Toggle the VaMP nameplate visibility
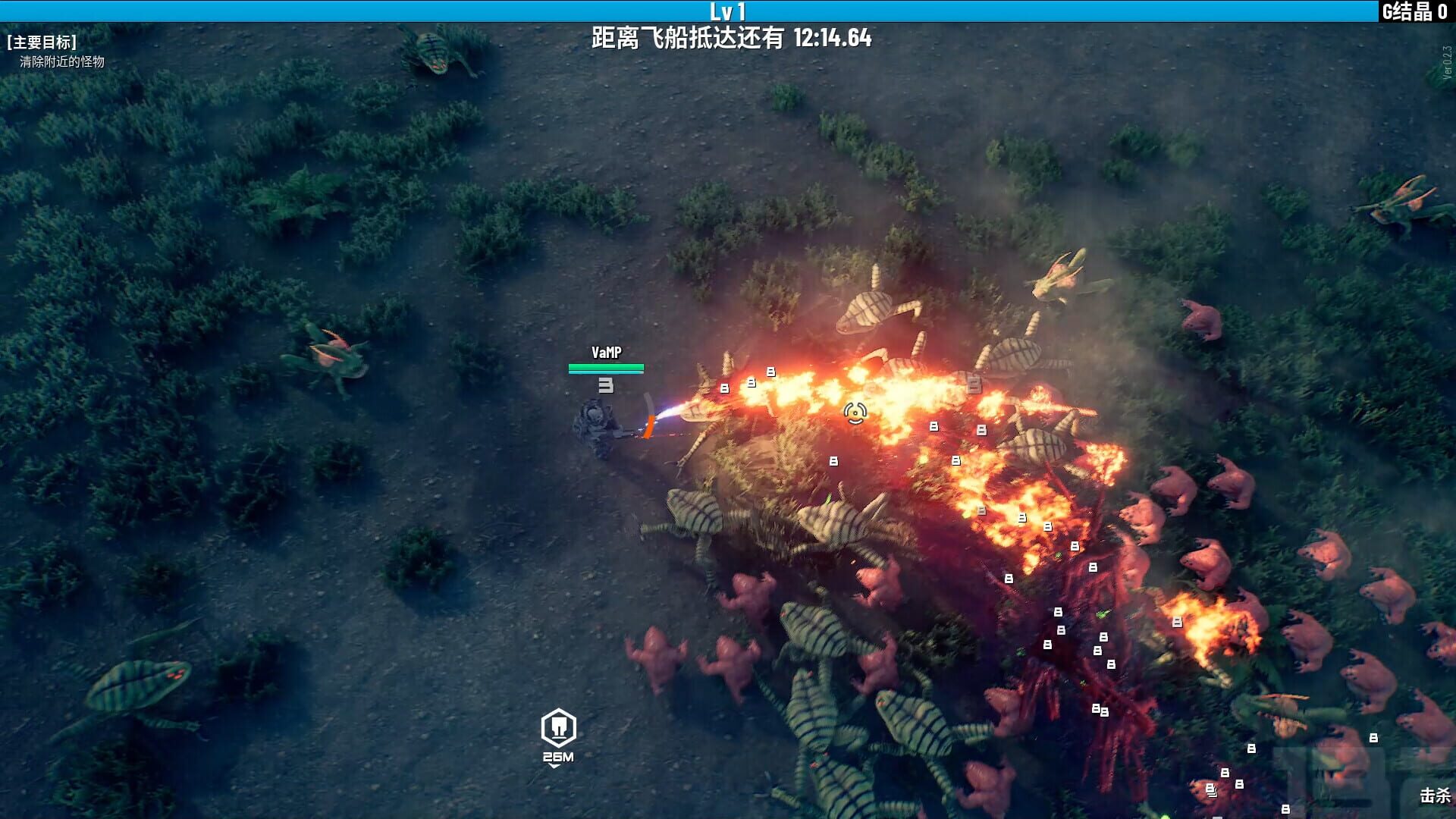Screen dimensions: 1456x819 point(605,352)
